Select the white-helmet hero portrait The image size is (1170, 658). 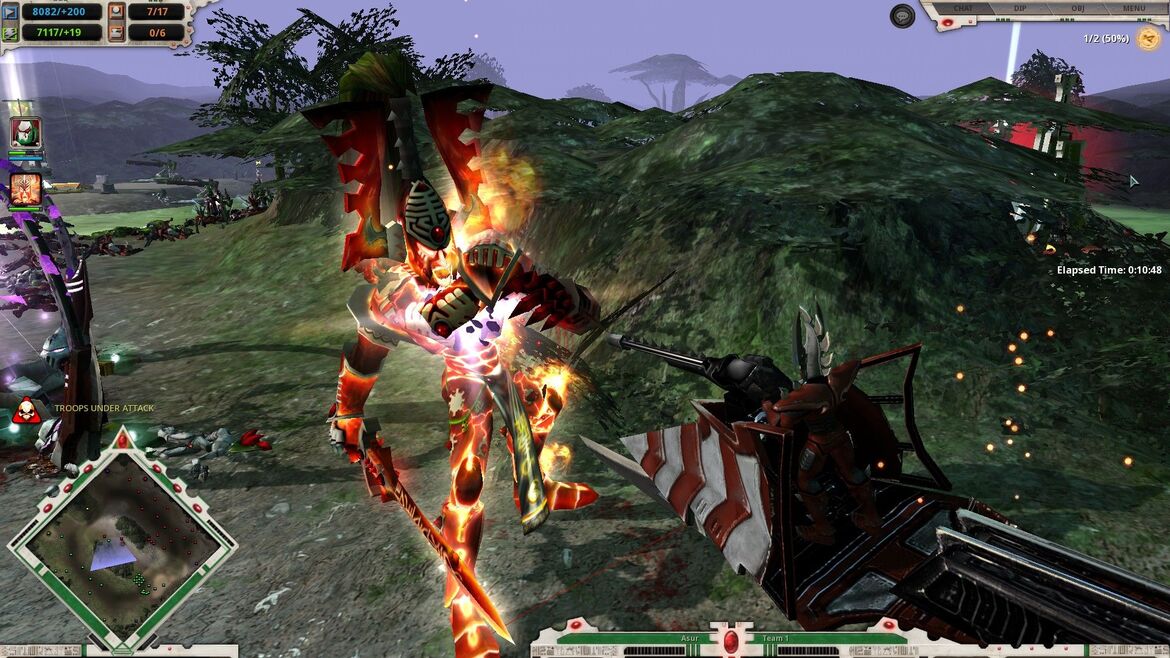26,132
